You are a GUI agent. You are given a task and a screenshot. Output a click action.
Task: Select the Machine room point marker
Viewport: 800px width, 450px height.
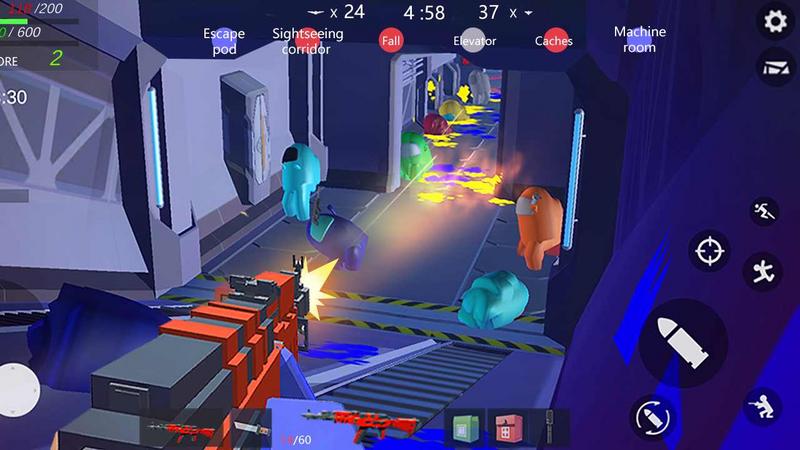[x=640, y=39]
